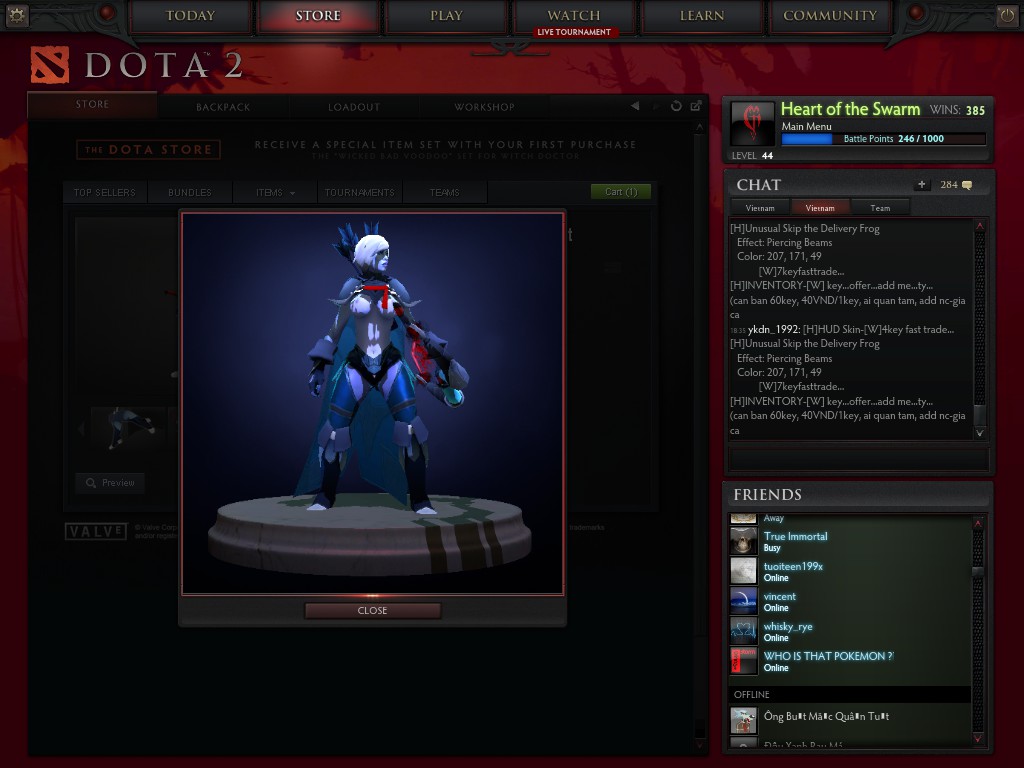The height and width of the screenshot is (768, 1024).
Task: Open the settings gear icon
Action: coord(16,15)
